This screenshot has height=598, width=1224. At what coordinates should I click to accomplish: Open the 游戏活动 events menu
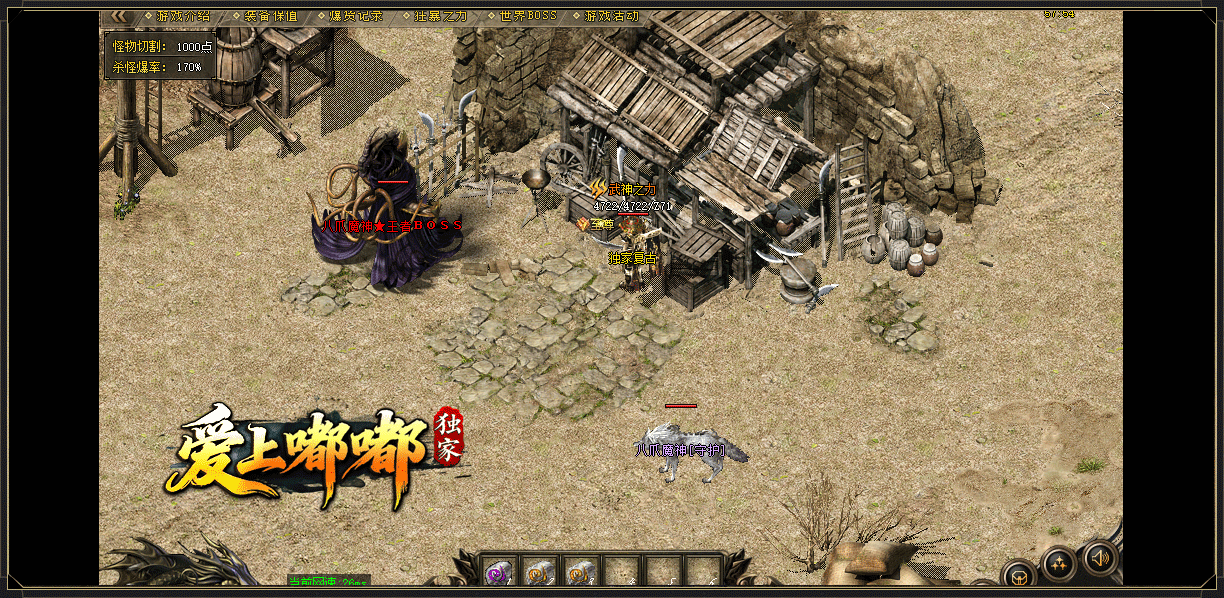(x=611, y=16)
